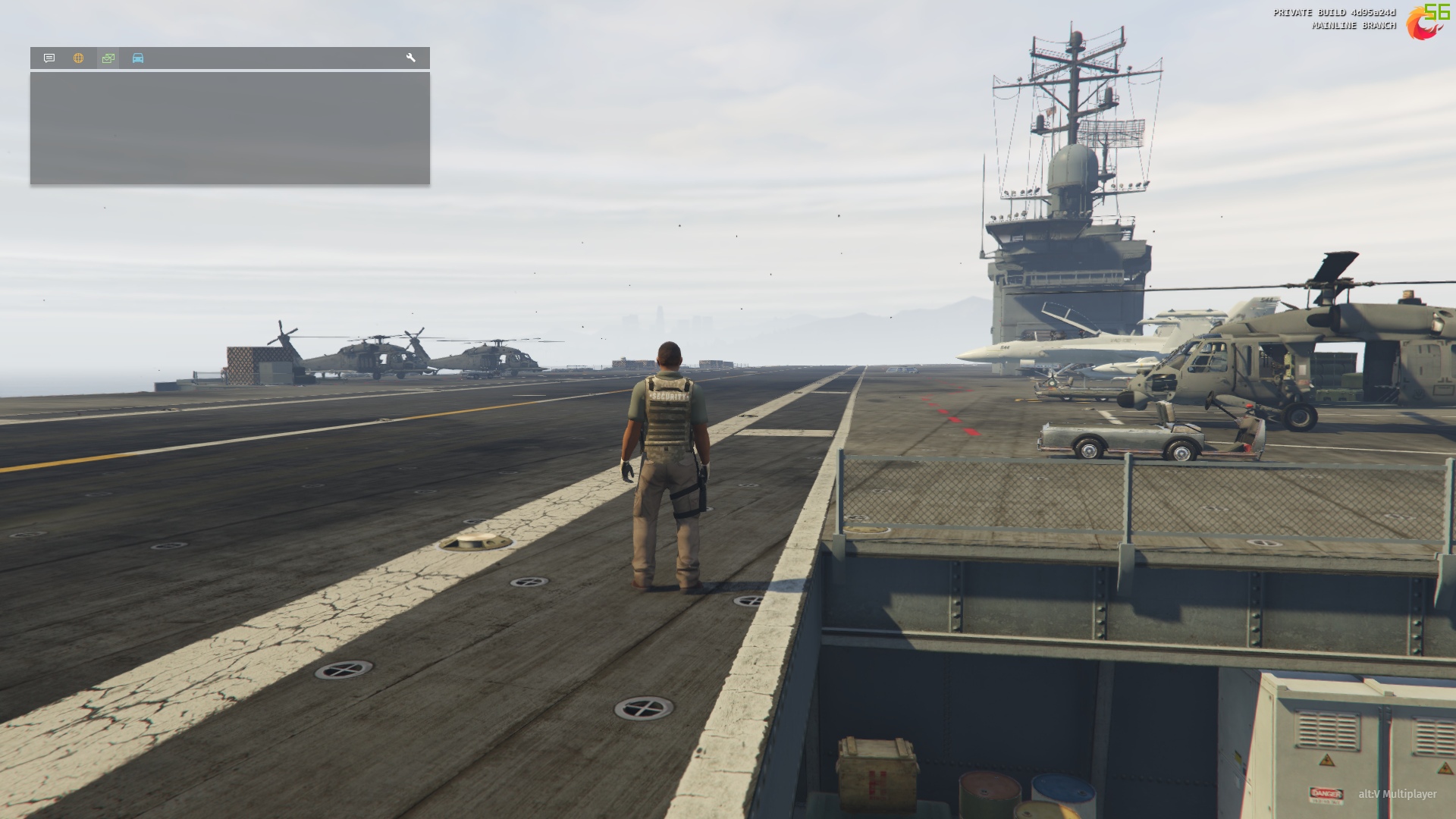
Task: Click inside the chat message box
Action: point(230,128)
